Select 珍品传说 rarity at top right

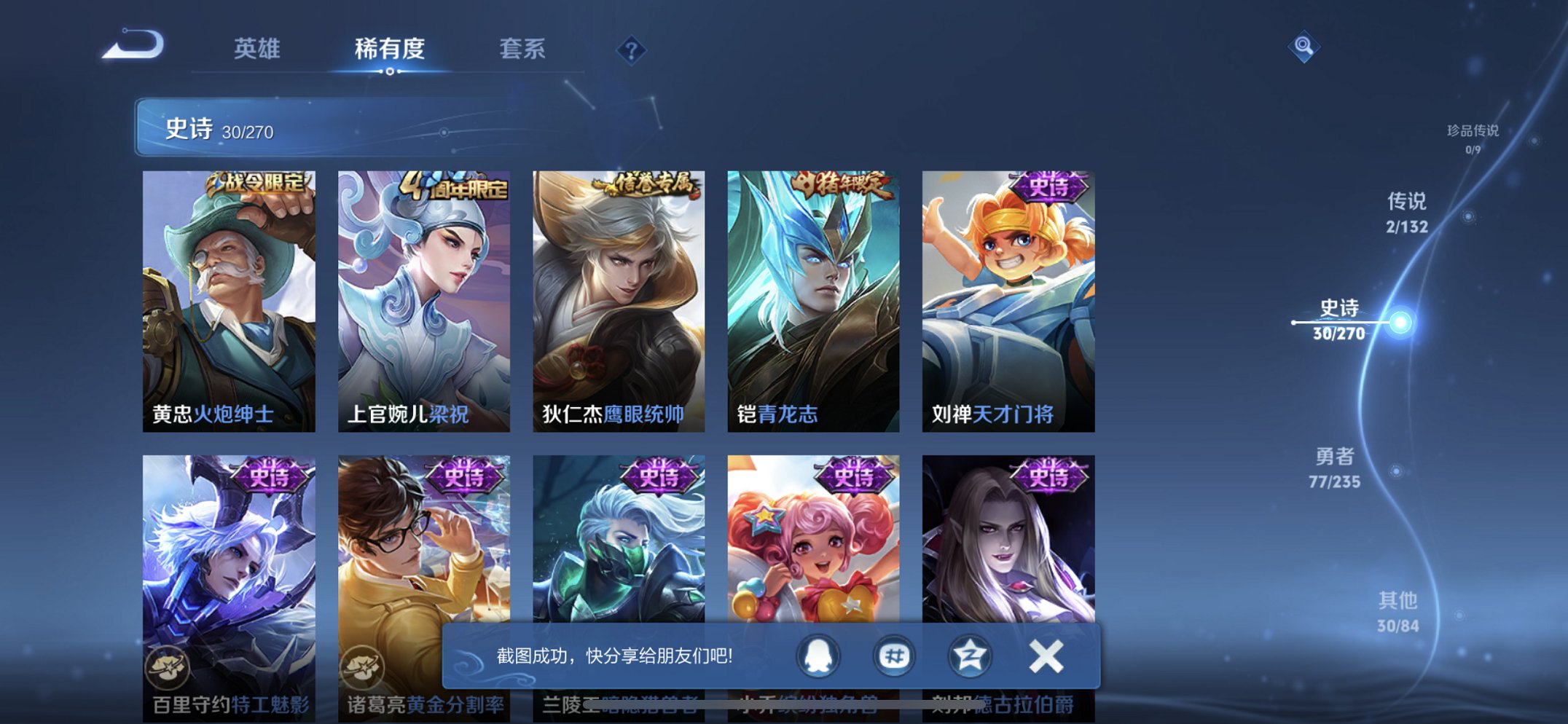click(x=1475, y=138)
